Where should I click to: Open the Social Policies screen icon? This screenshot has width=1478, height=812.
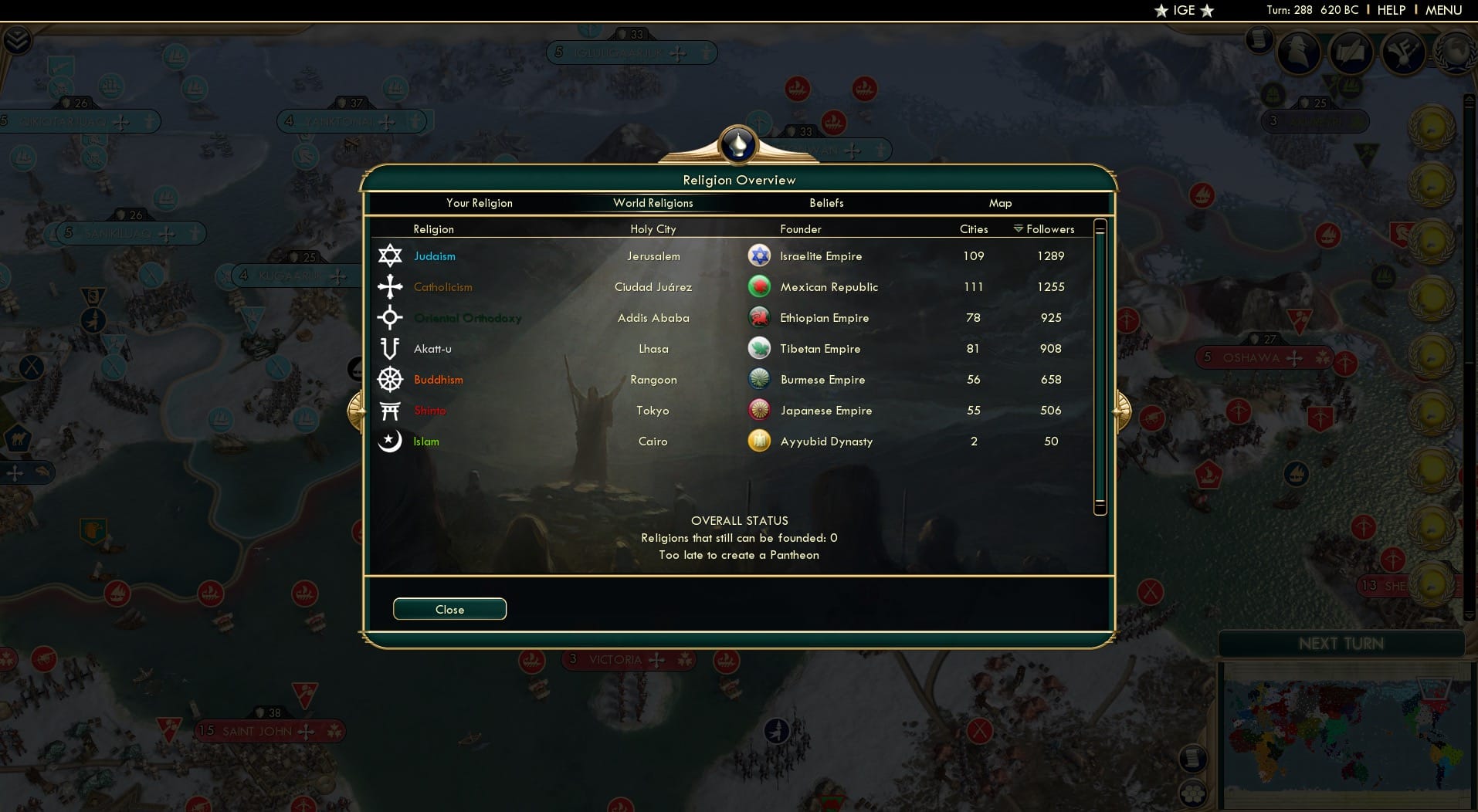pyautogui.click(x=1351, y=52)
